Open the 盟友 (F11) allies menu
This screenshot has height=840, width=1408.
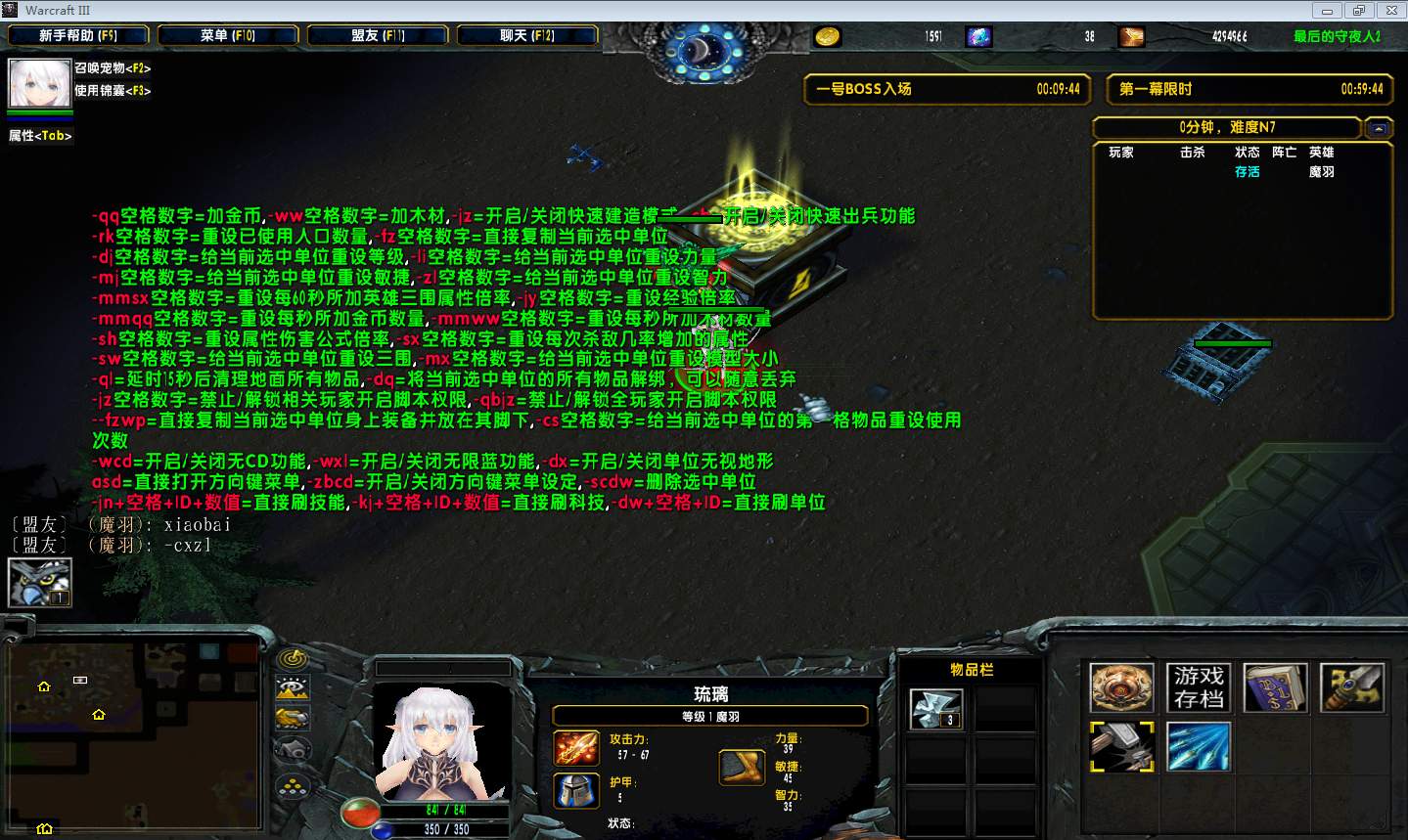pos(378,36)
